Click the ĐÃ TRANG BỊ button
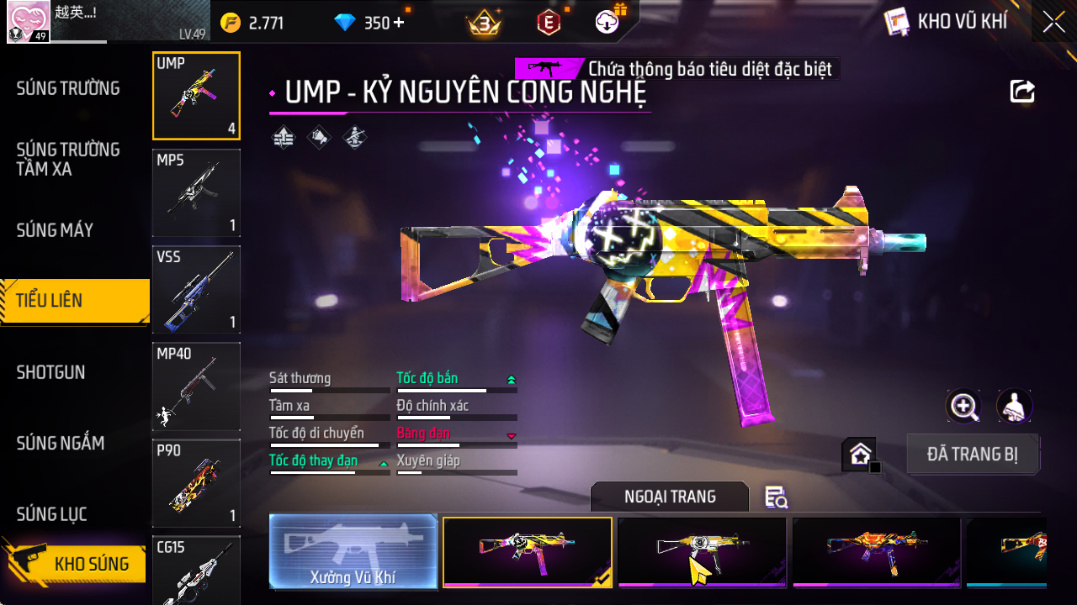The image size is (1077, 605). click(x=972, y=454)
